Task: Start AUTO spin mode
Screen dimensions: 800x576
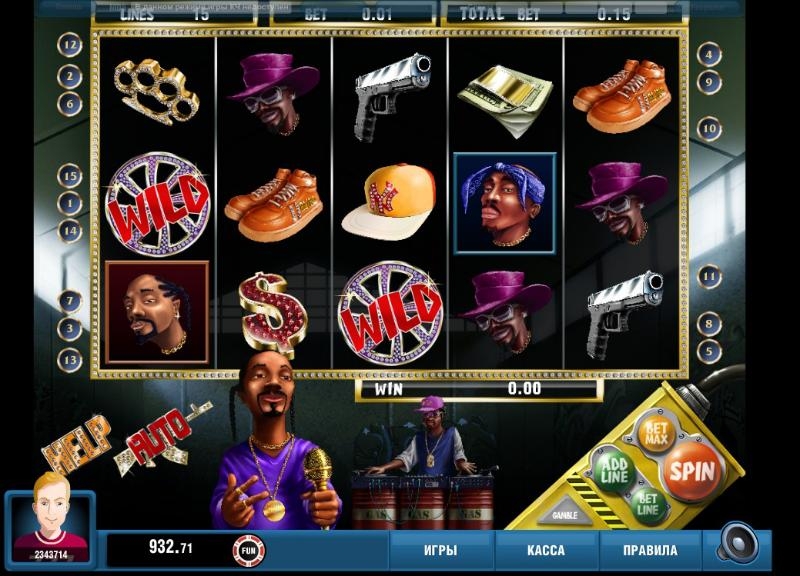Action: (x=162, y=436)
